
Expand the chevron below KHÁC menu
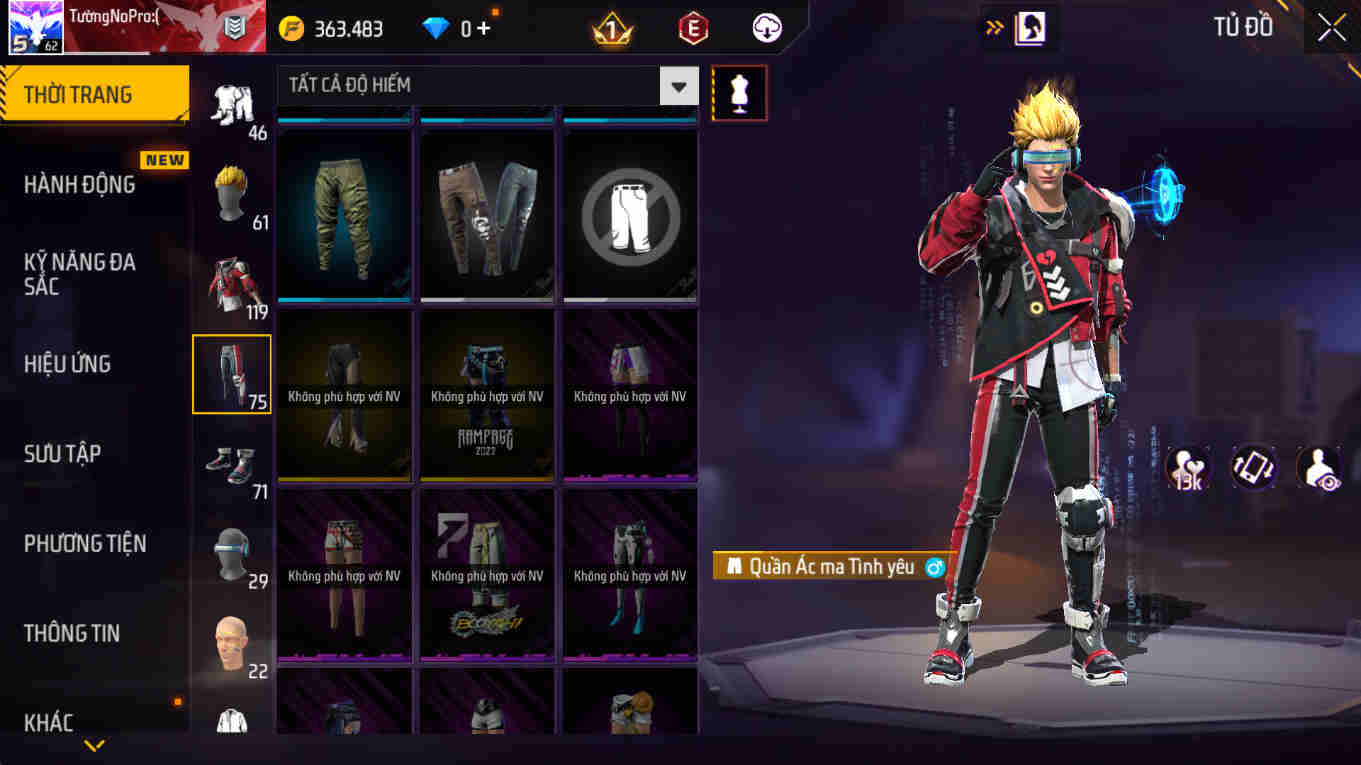tap(95, 745)
